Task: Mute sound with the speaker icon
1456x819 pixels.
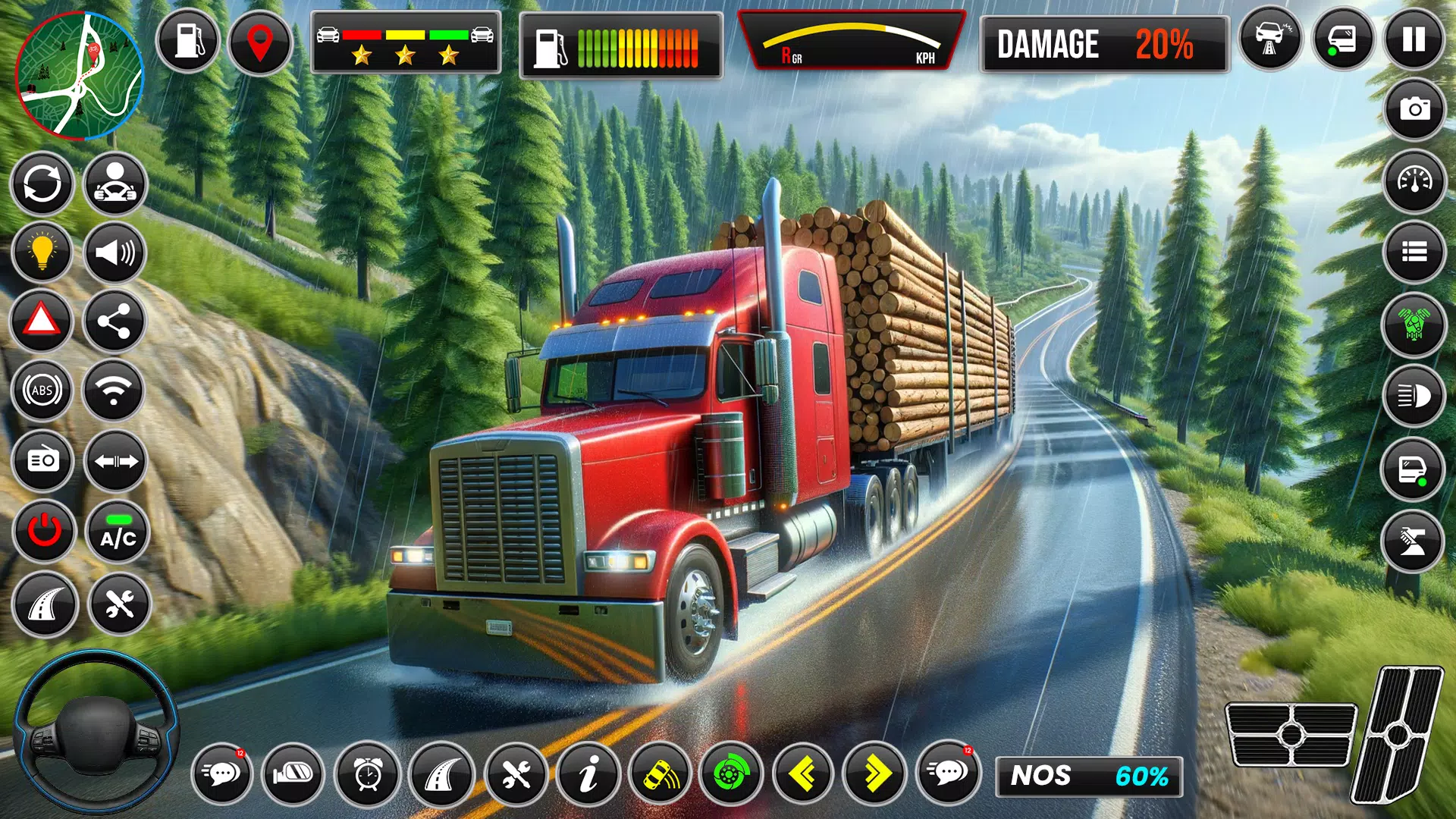Action: pos(115,252)
